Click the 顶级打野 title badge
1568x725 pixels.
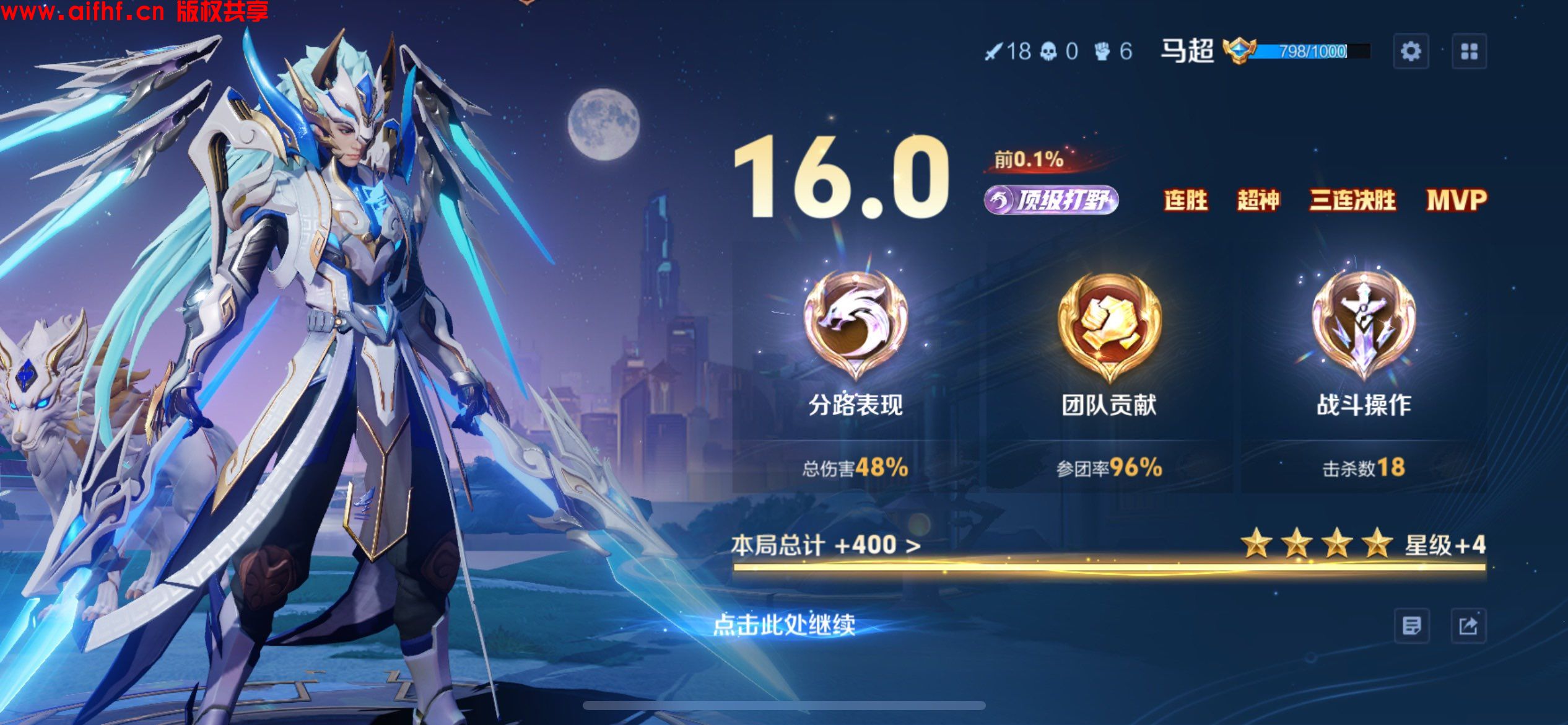[x=1051, y=200]
